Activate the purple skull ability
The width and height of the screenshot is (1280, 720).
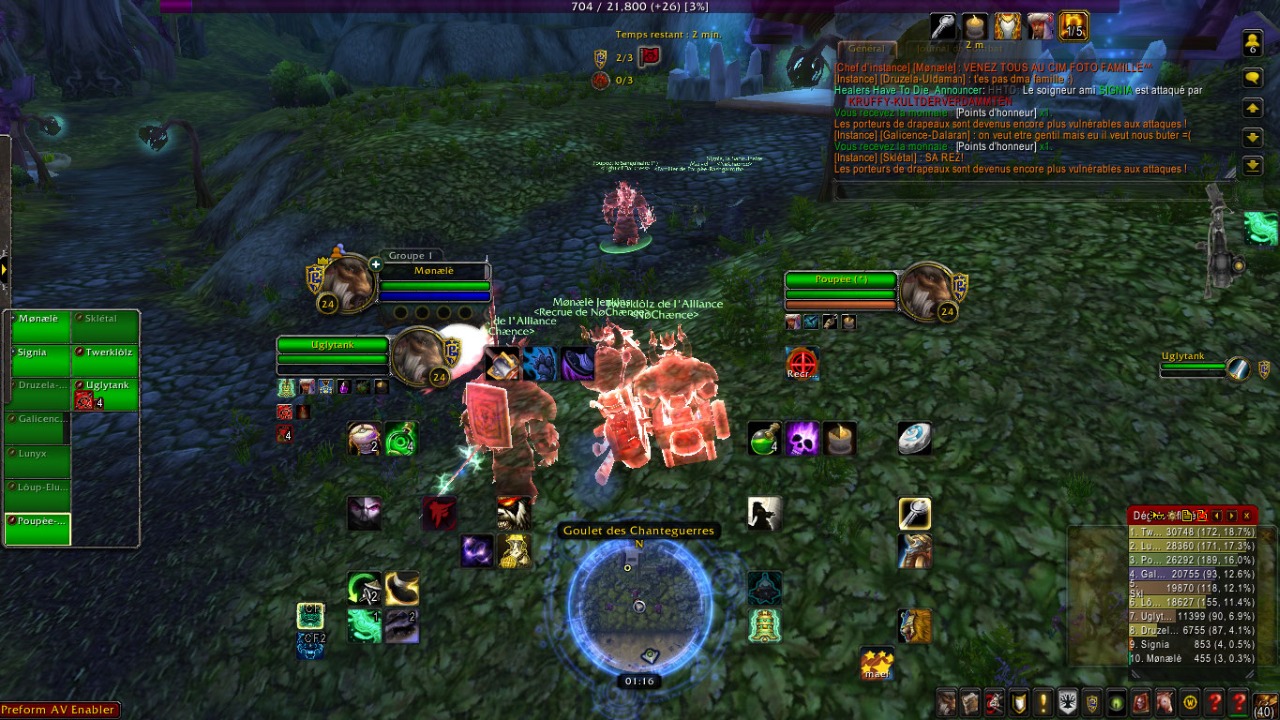point(802,439)
